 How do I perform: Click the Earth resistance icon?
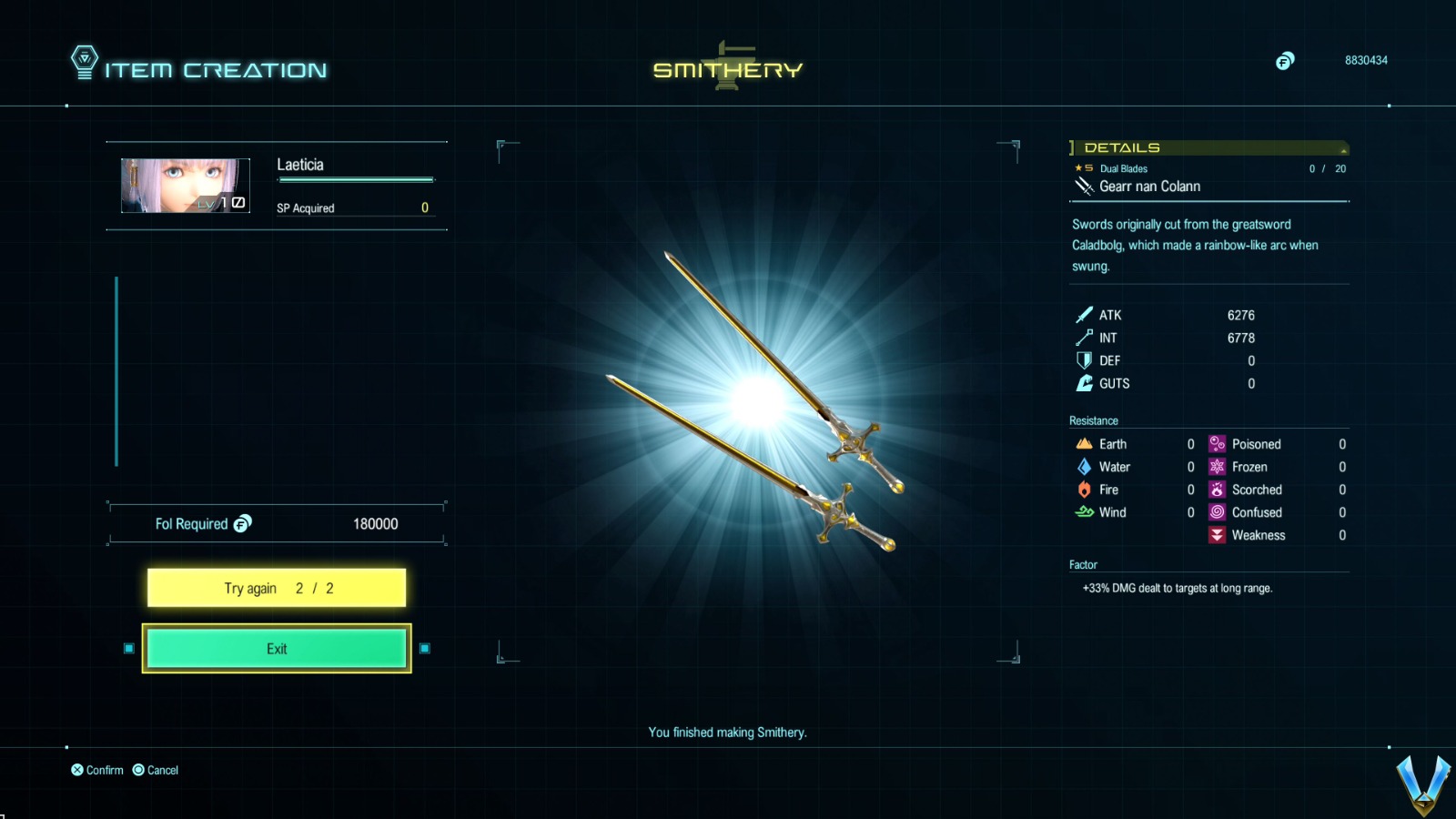tap(1085, 444)
